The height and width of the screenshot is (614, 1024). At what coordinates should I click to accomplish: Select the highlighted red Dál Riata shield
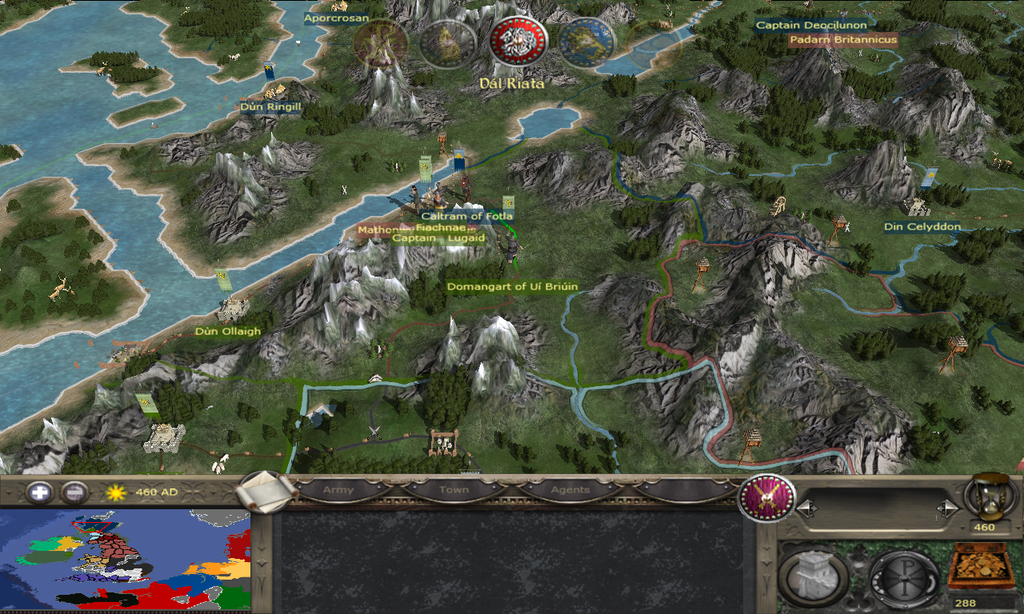pyautogui.click(x=518, y=40)
